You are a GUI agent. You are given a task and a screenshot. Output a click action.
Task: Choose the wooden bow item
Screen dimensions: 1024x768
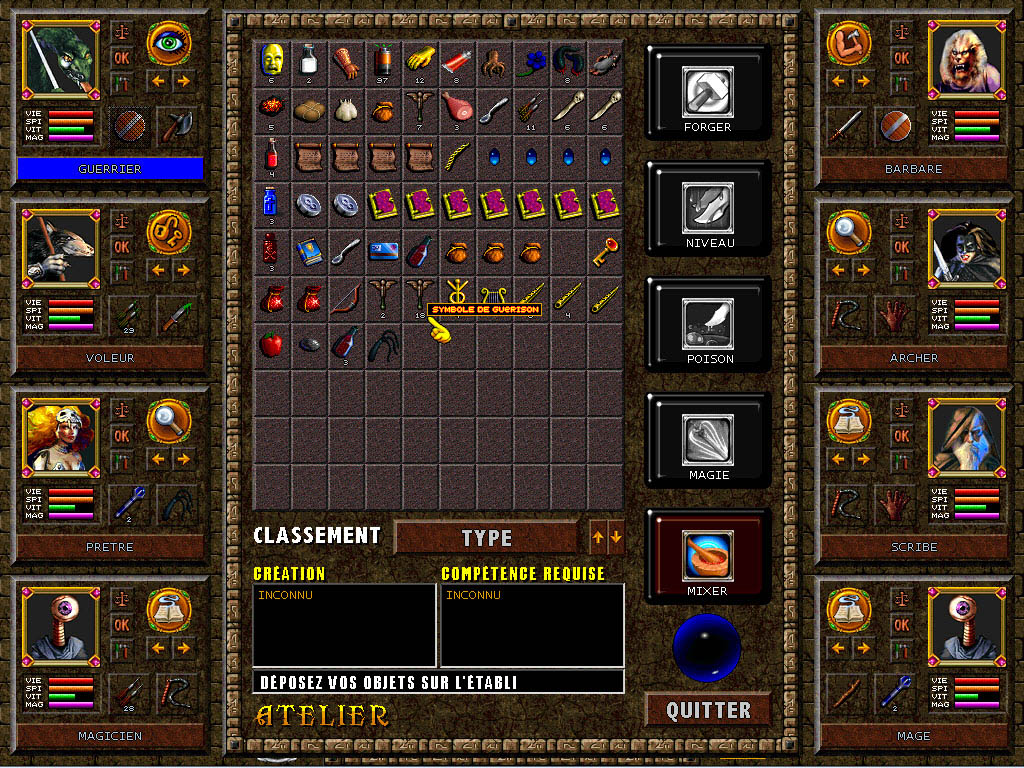[x=345, y=297]
